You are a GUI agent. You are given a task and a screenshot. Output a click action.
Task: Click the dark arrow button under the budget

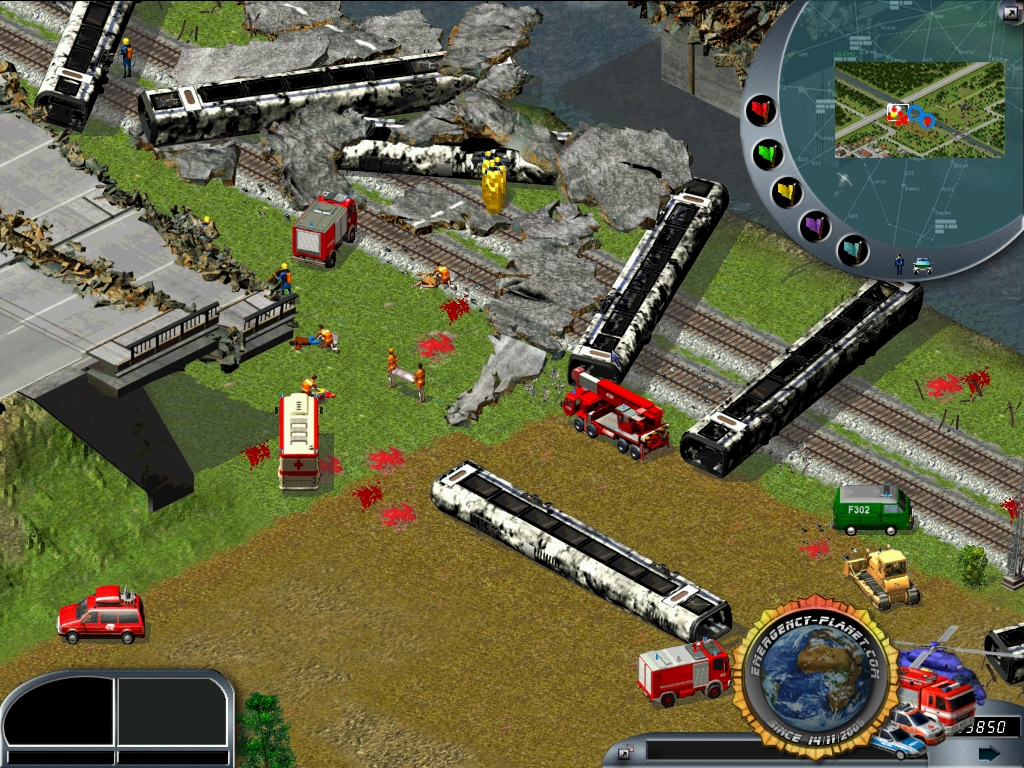[989, 753]
